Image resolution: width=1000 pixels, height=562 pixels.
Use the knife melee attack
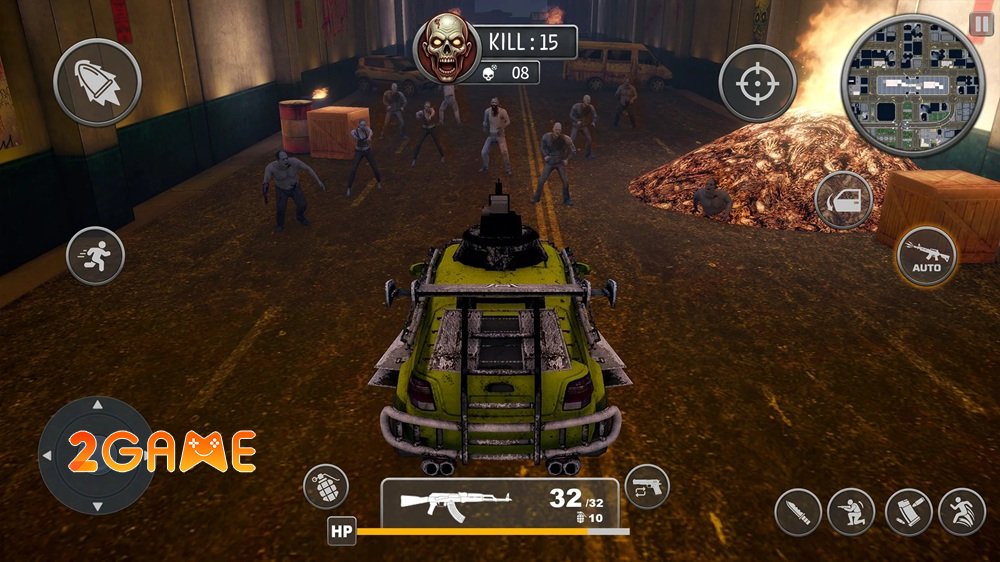click(x=798, y=512)
